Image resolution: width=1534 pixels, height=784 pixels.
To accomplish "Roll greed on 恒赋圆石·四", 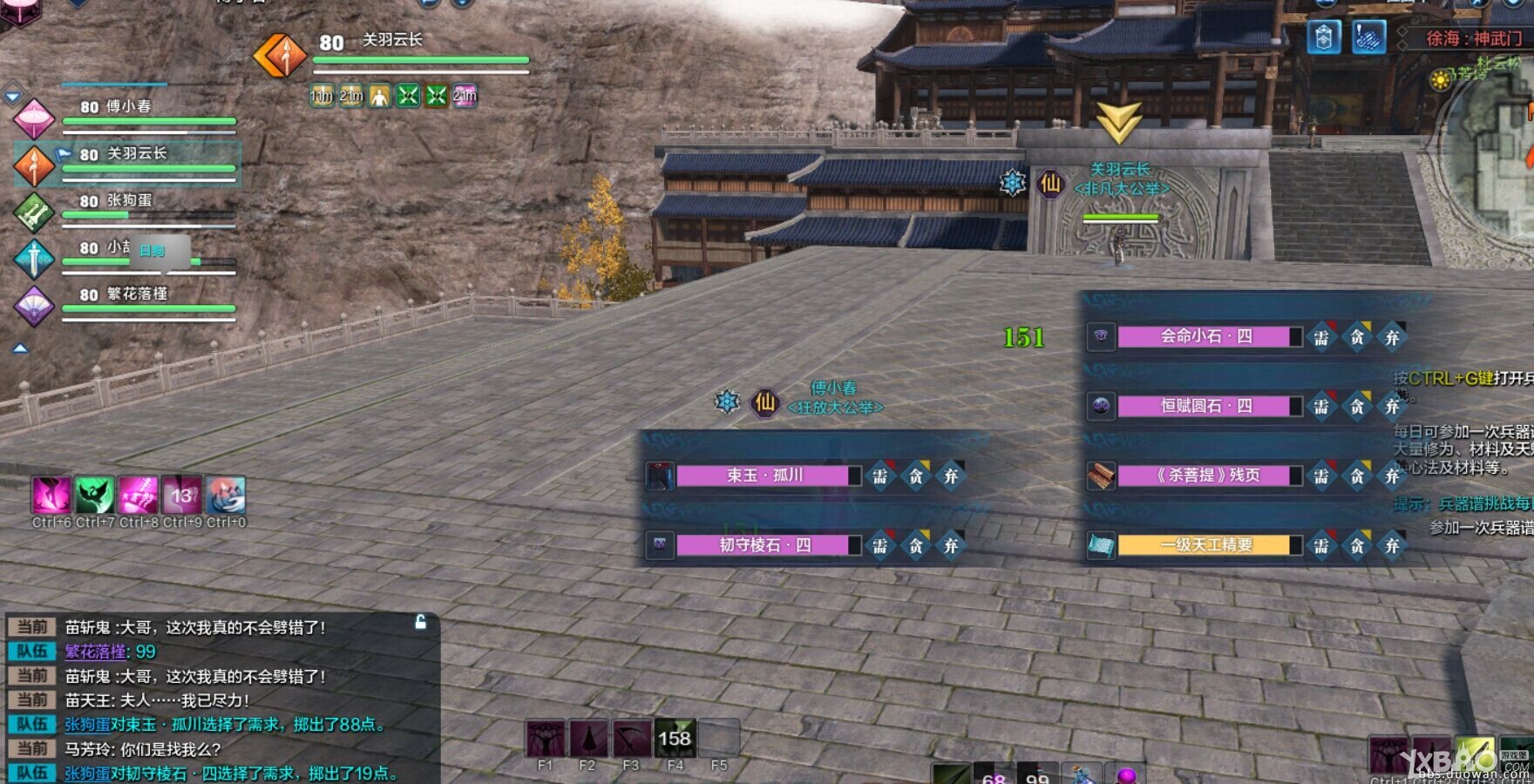I will point(1357,407).
